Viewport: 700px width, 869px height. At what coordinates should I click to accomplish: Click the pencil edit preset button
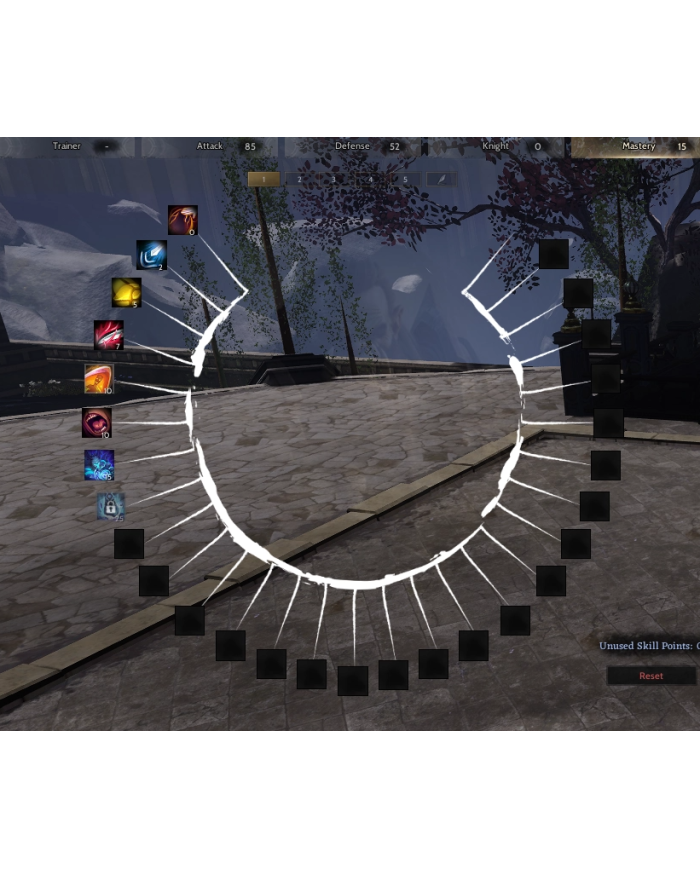pyautogui.click(x=441, y=179)
